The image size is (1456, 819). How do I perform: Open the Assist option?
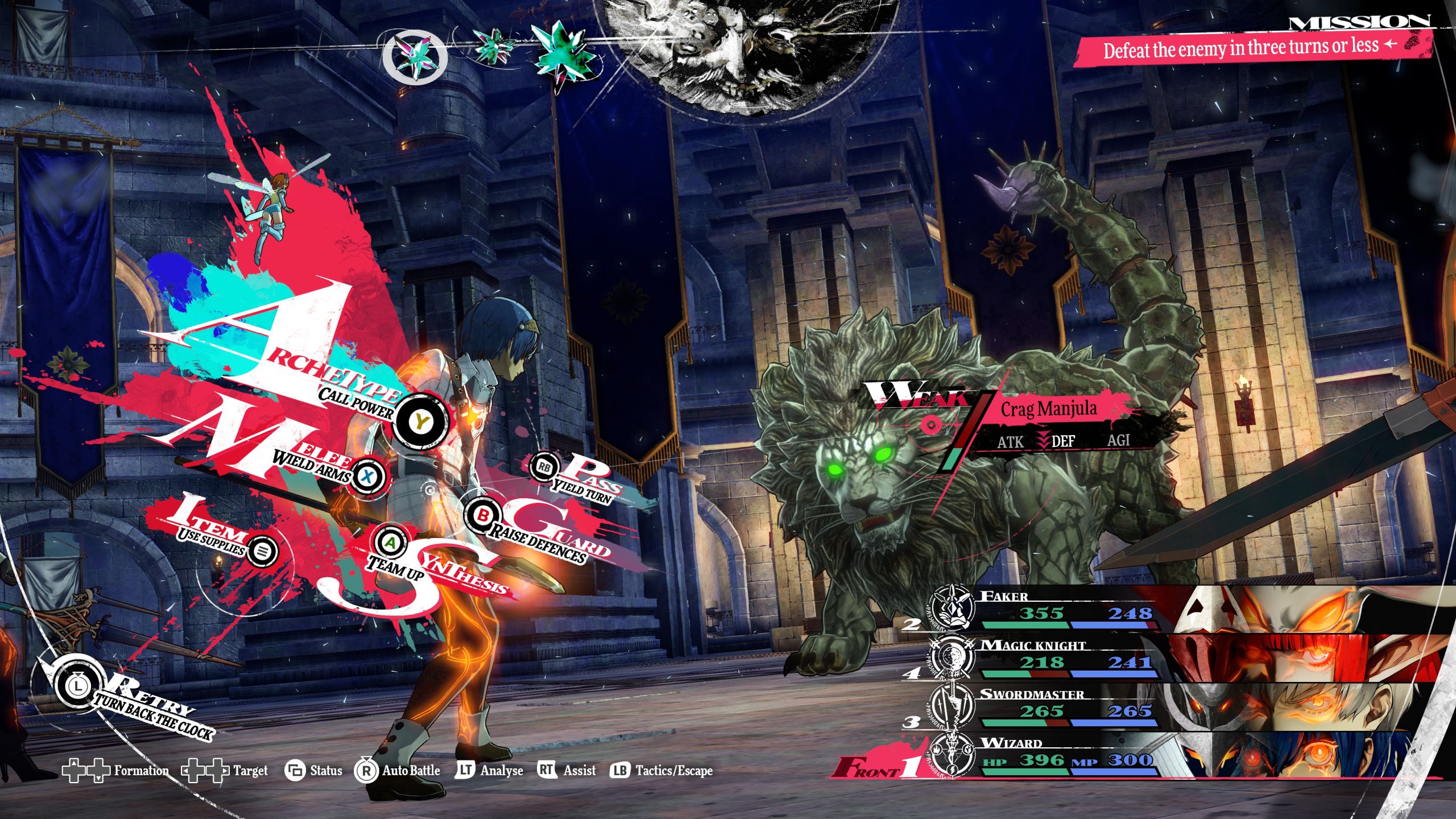point(567,771)
